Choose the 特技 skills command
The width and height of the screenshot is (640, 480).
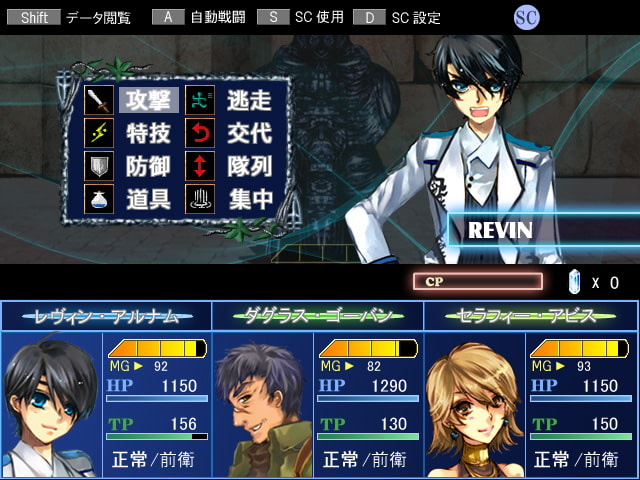coord(149,133)
